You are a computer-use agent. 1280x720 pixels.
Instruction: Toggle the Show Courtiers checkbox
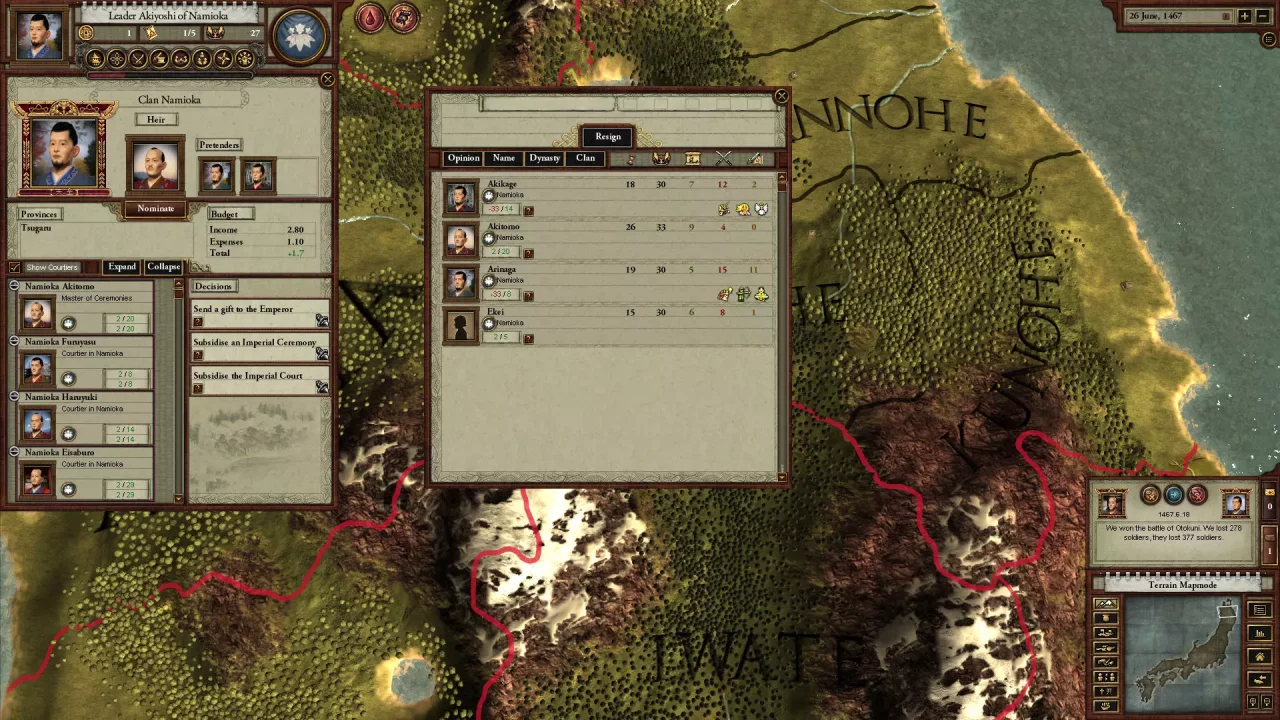[14, 267]
